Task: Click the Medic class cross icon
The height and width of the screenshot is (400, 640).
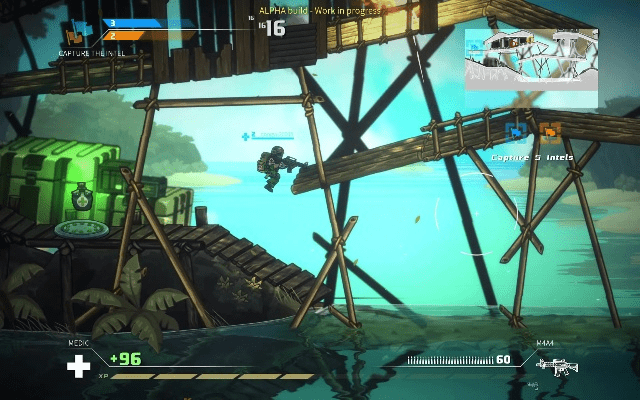Action: tap(78, 366)
